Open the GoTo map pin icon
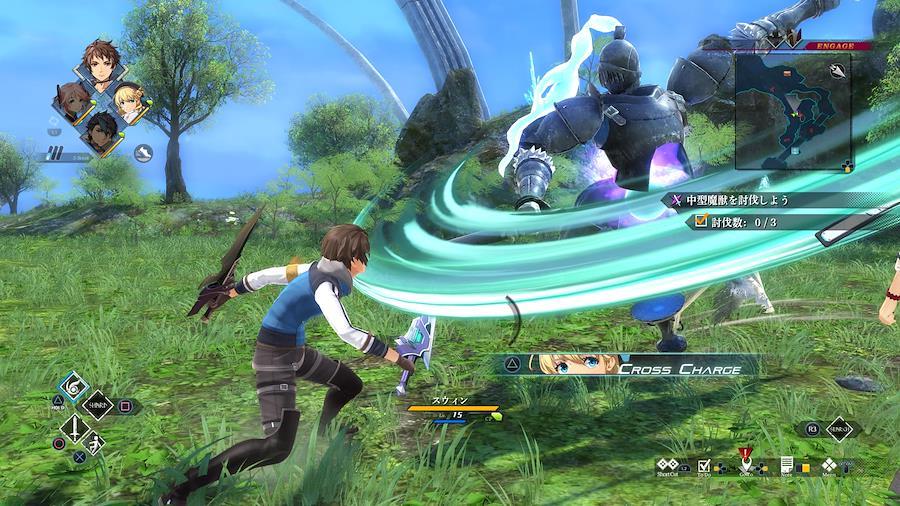The height and width of the screenshot is (506, 900). 745,465
